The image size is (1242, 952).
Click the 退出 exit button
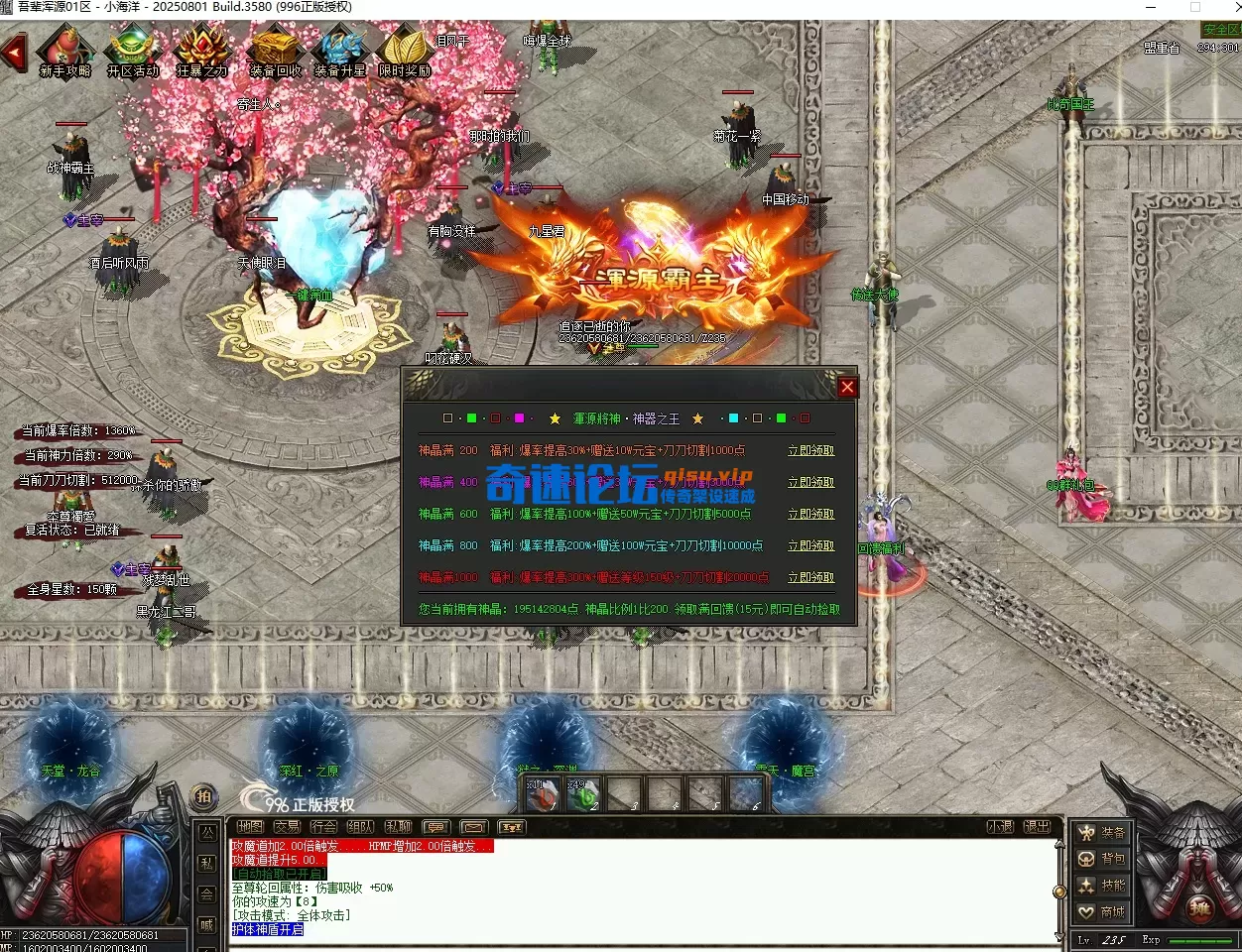coord(1037,826)
